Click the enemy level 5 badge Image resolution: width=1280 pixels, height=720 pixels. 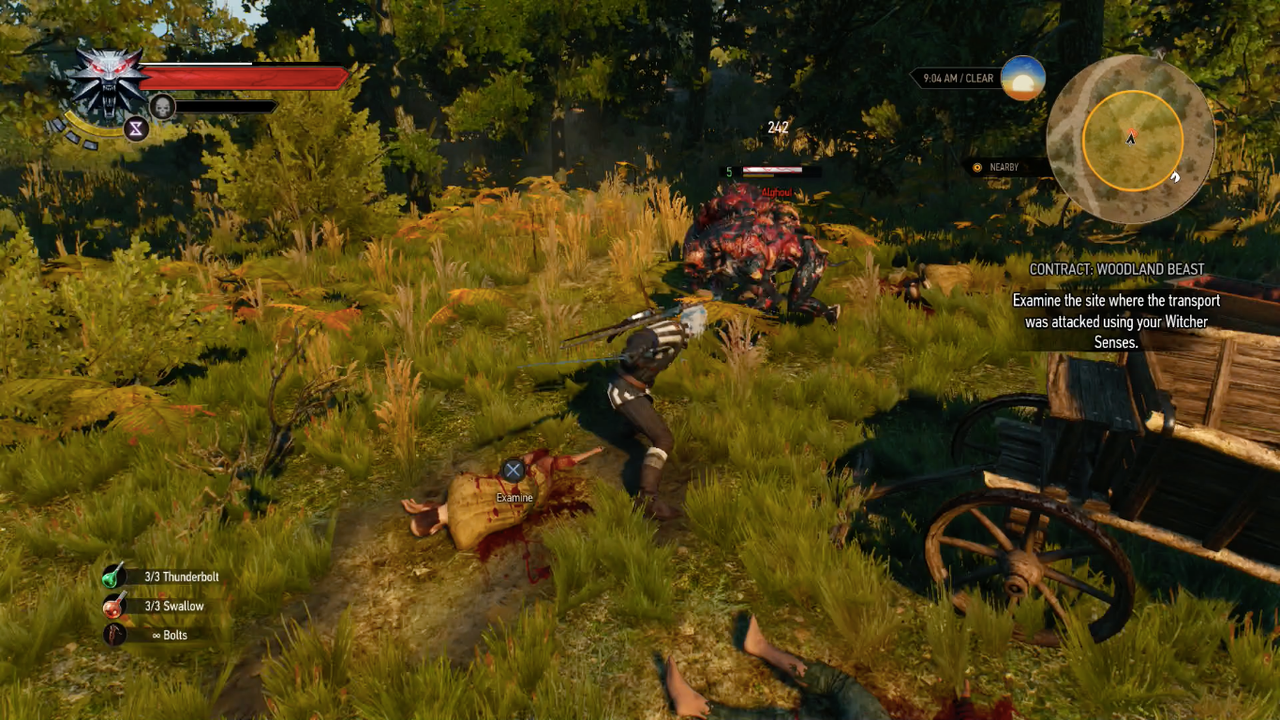(729, 171)
